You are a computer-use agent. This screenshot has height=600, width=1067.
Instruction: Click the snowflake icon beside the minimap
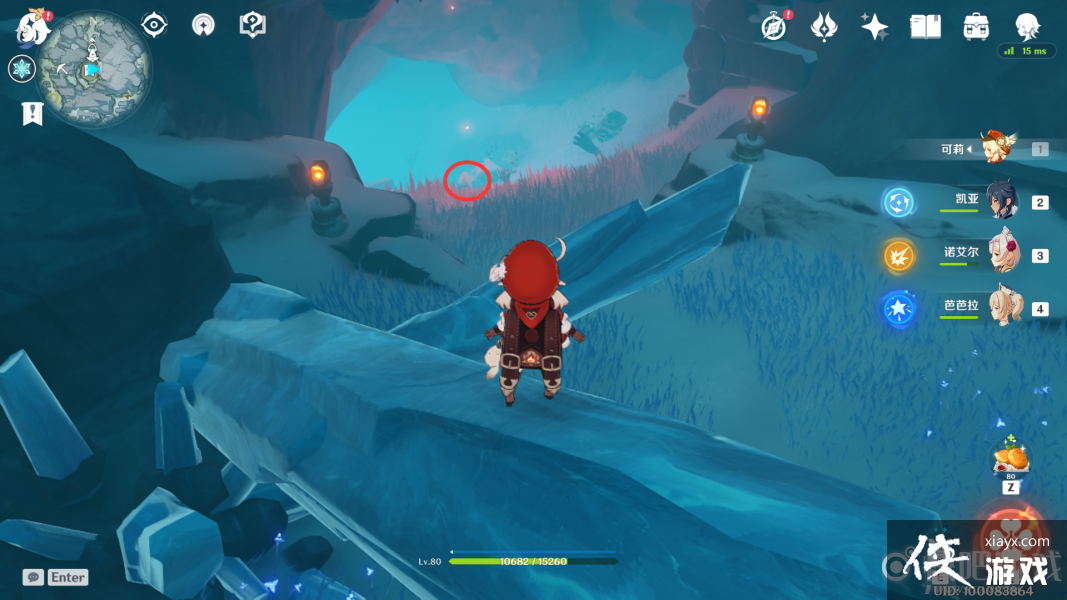(21, 69)
